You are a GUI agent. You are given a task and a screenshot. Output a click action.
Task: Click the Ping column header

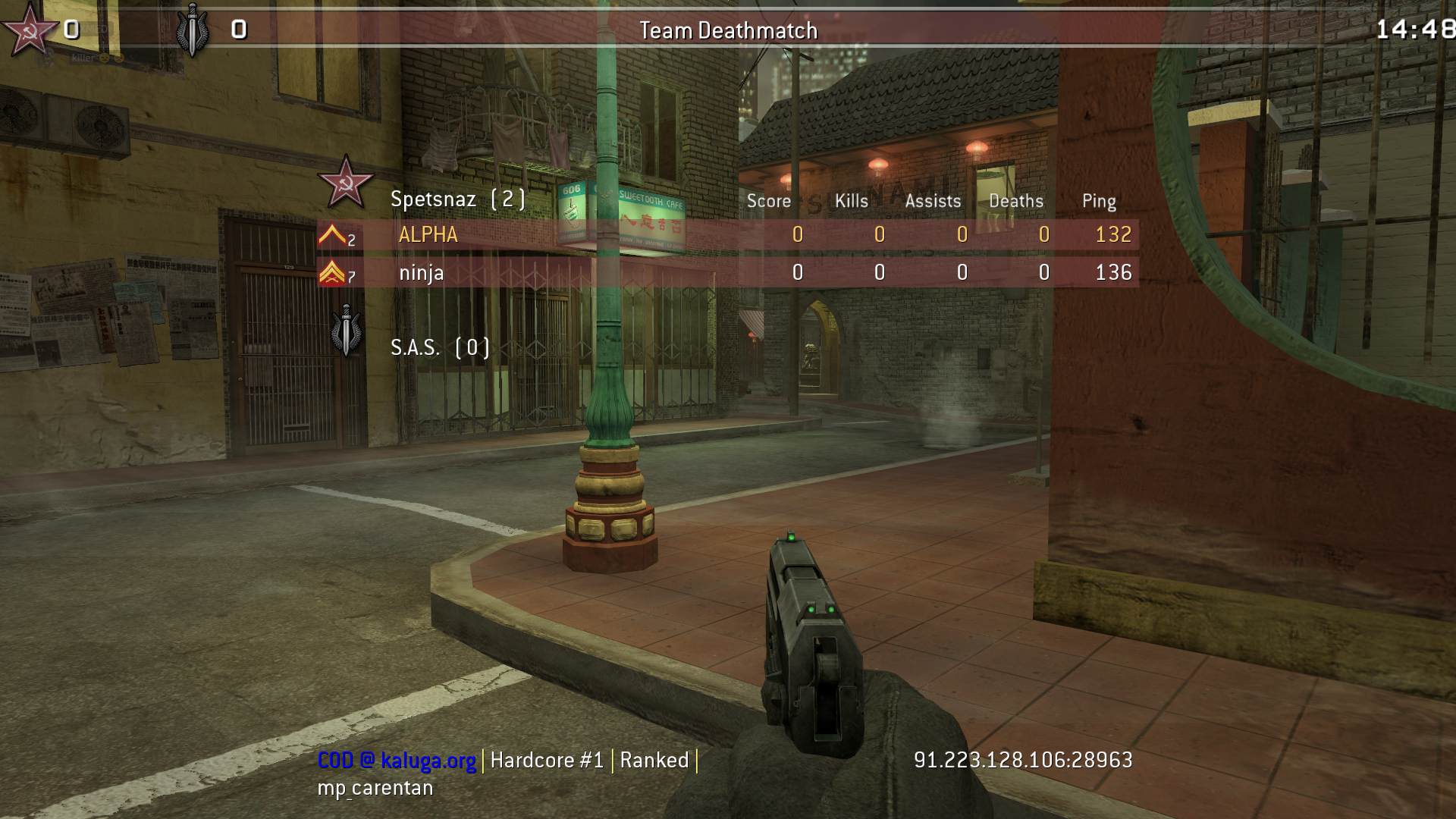tap(1098, 201)
